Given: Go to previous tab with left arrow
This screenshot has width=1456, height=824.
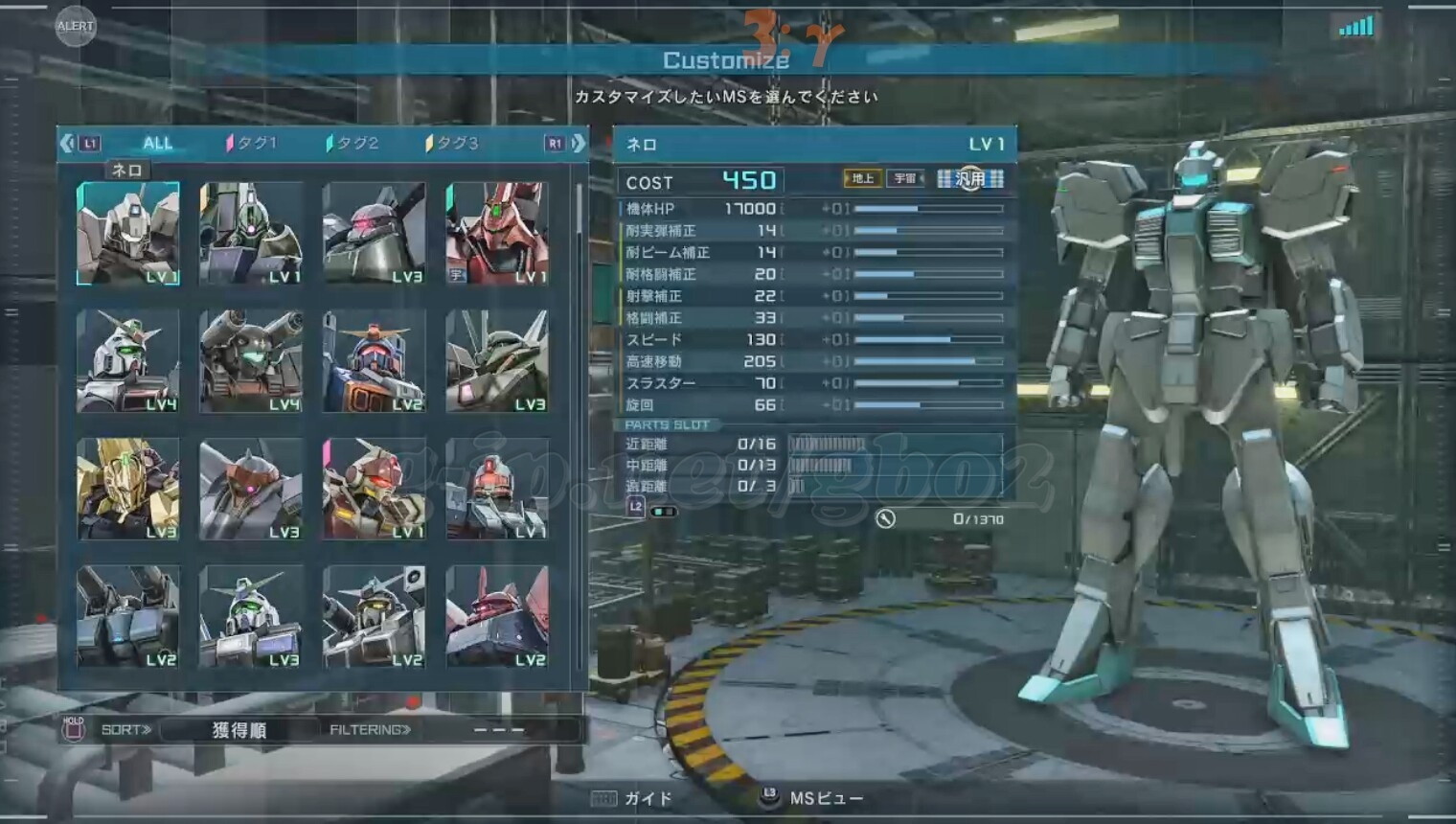Looking at the screenshot, I should point(67,144).
